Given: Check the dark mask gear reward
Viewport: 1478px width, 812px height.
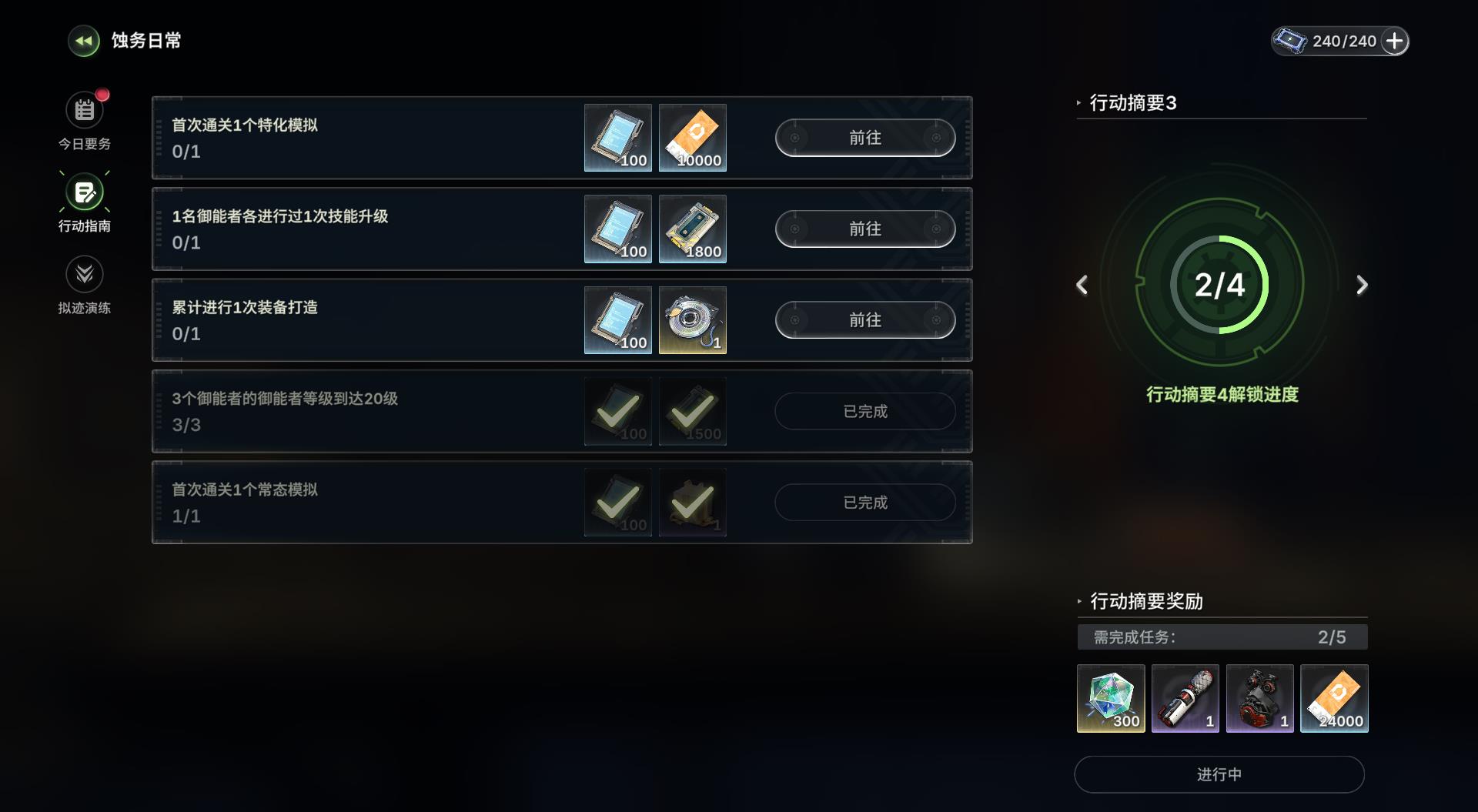Looking at the screenshot, I should point(1259,698).
